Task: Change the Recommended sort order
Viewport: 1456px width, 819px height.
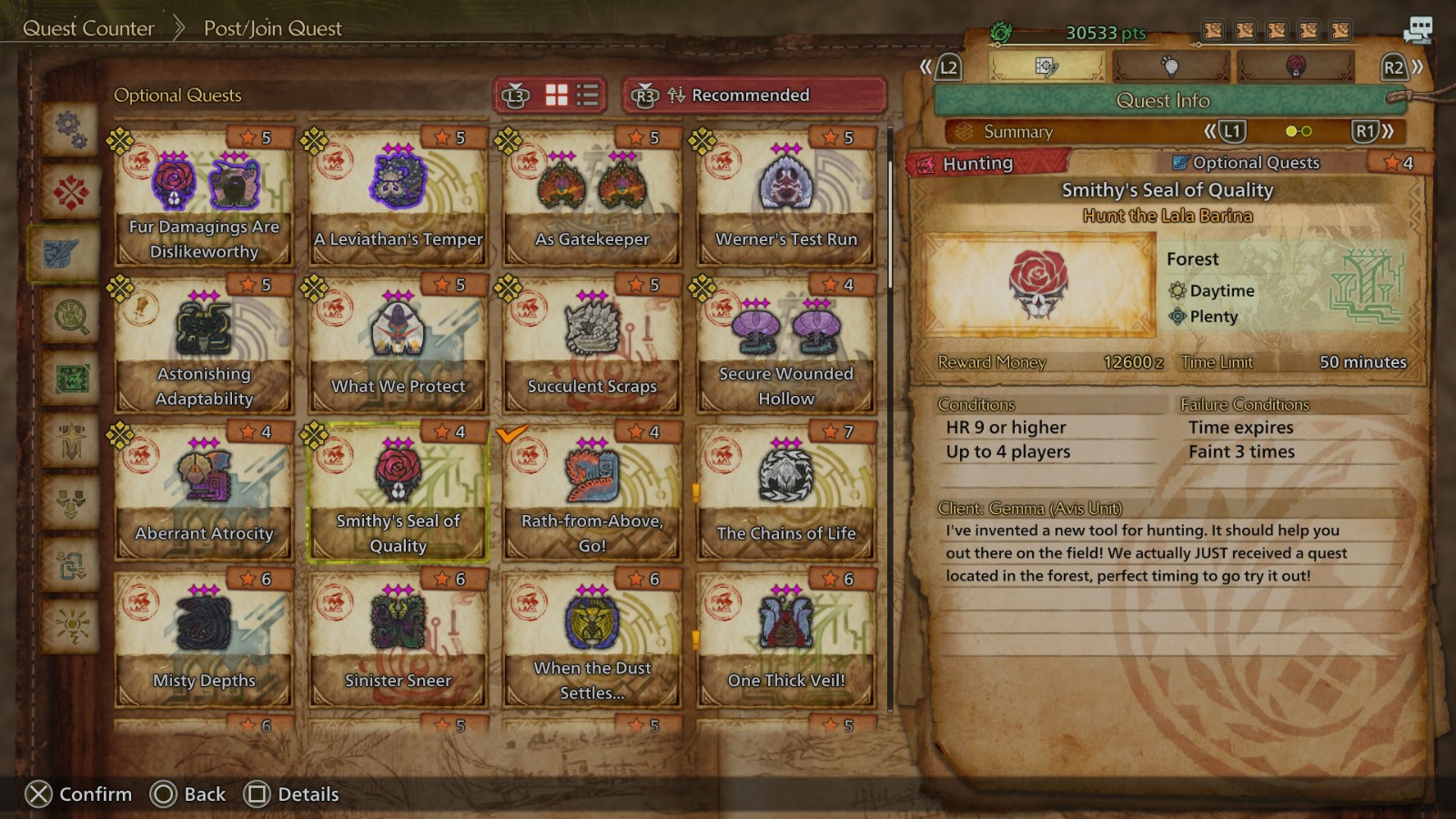Action: pyautogui.click(x=753, y=96)
